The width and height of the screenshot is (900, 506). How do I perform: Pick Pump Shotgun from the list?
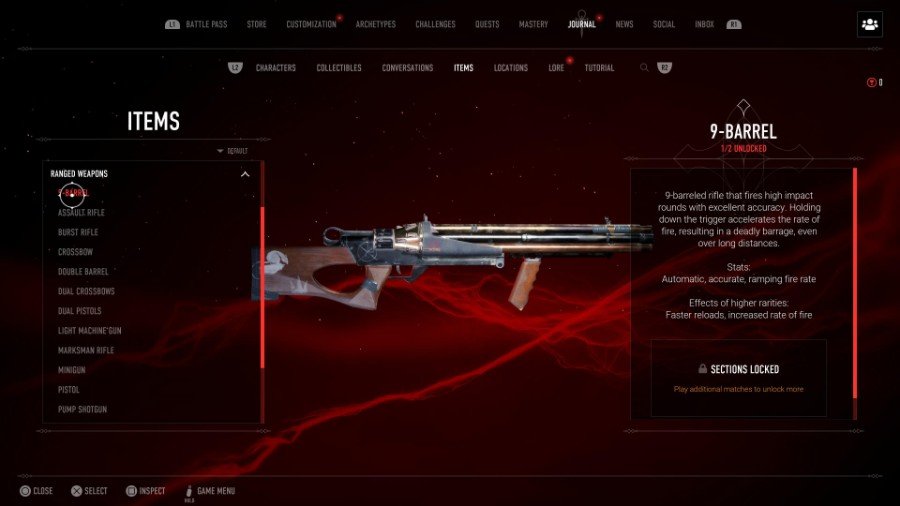tap(82, 409)
